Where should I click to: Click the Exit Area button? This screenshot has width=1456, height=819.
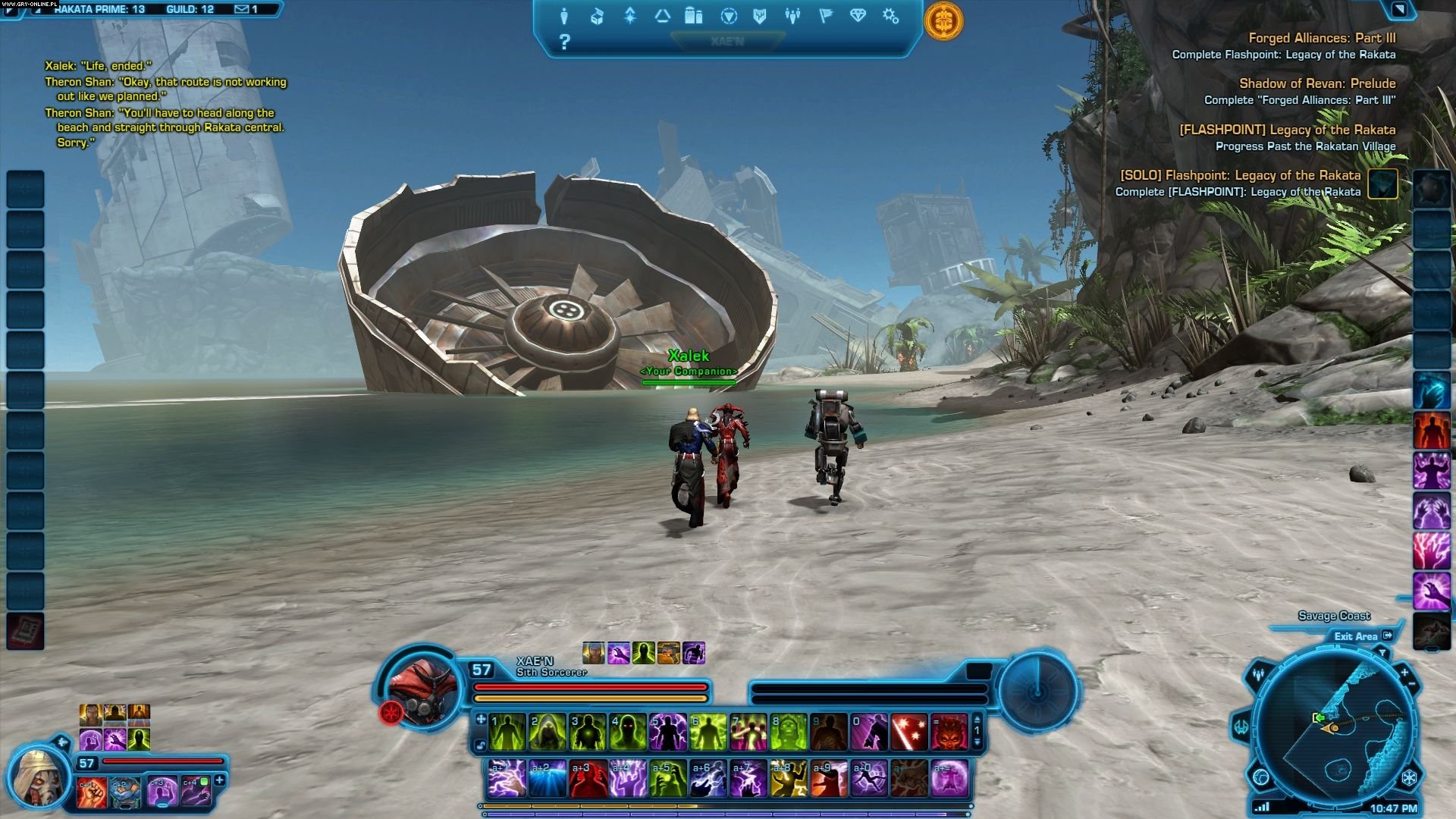[1363, 636]
